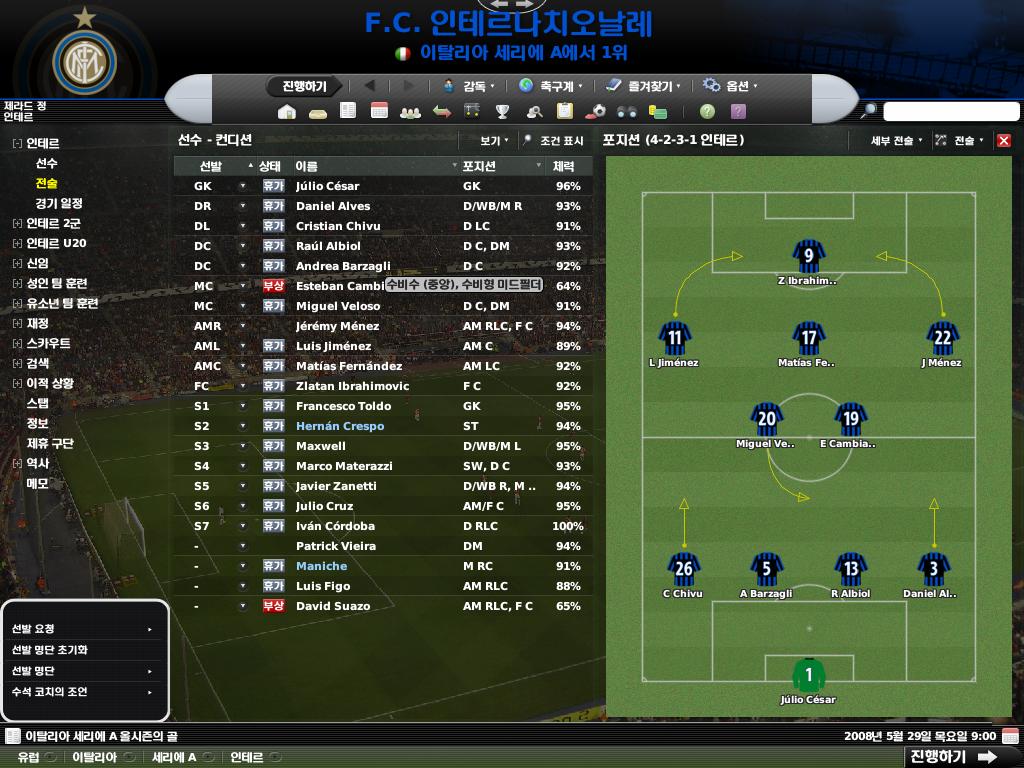Click the top 진행하기 continue button
The width and height of the screenshot is (1024, 768).
[x=304, y=86]
